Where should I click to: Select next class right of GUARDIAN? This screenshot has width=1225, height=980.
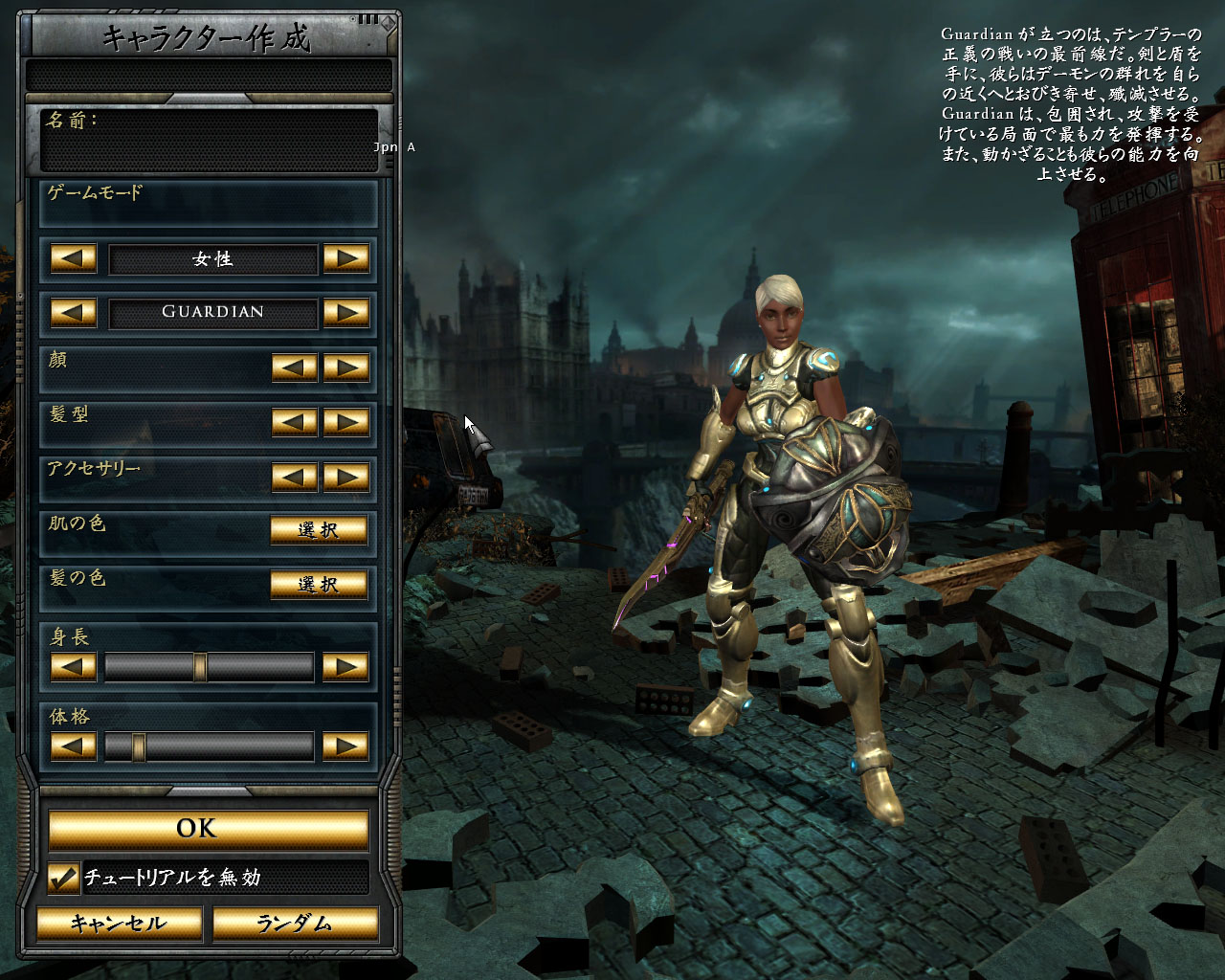(346, 312)
